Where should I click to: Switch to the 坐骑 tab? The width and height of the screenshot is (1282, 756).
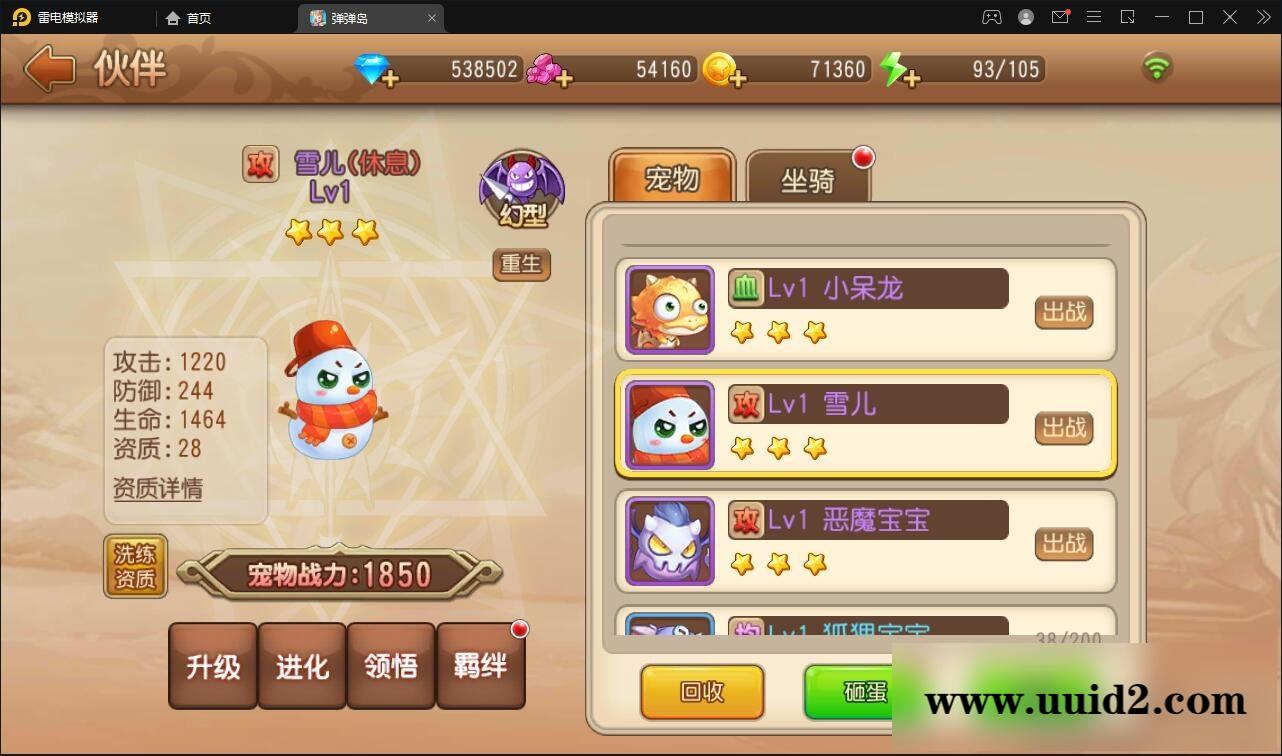click(810, 182)
